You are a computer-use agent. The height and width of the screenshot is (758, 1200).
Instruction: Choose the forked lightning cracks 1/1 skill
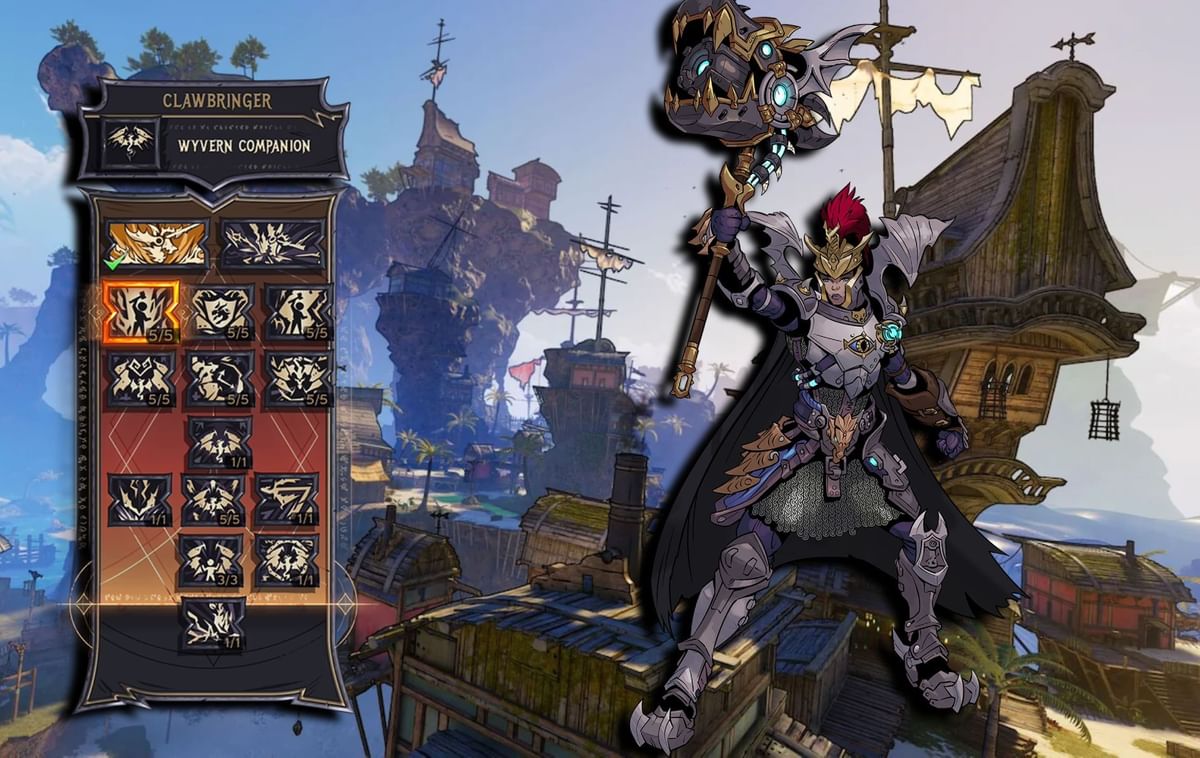140,499
